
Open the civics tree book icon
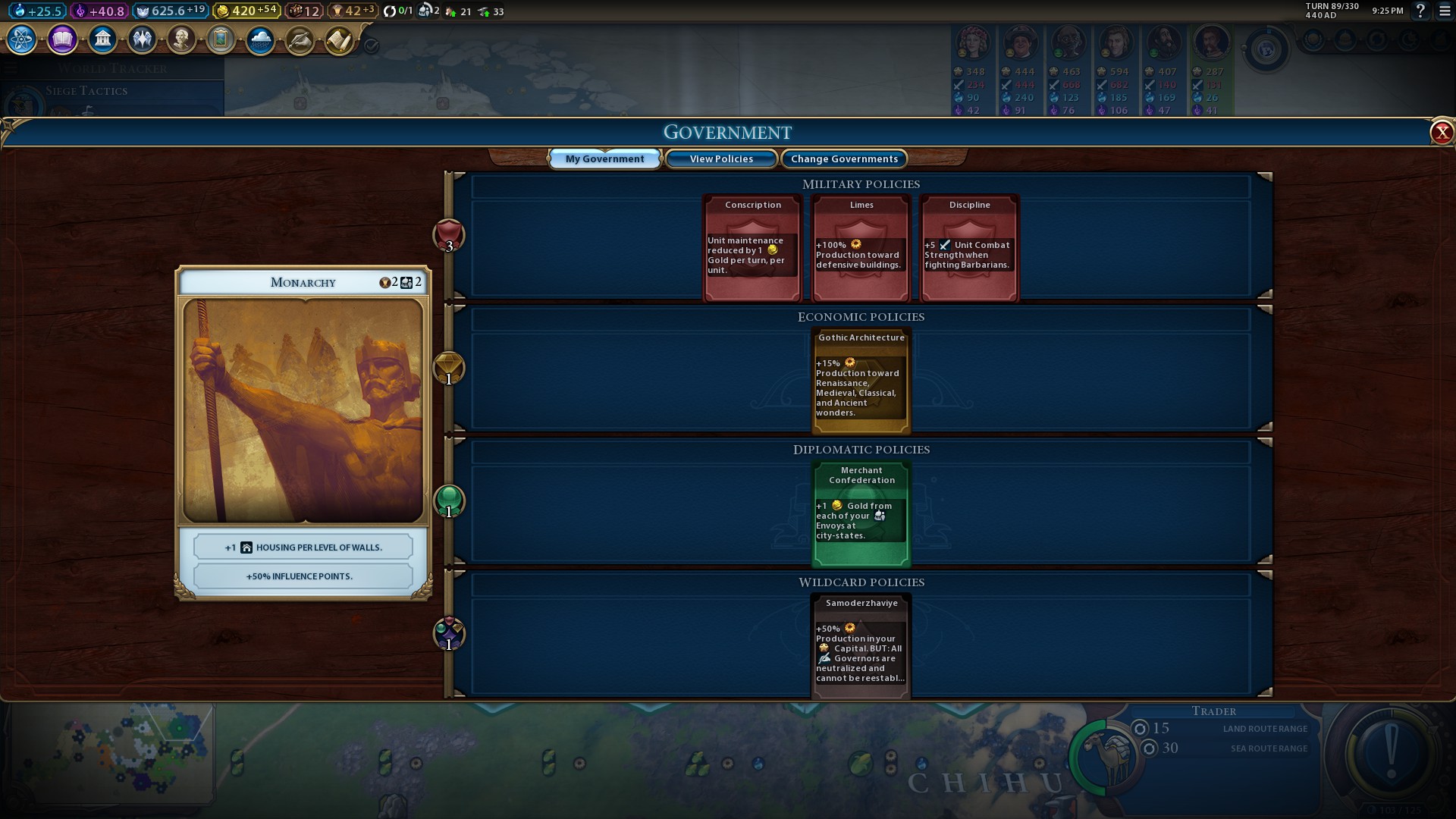pos(62,39)
